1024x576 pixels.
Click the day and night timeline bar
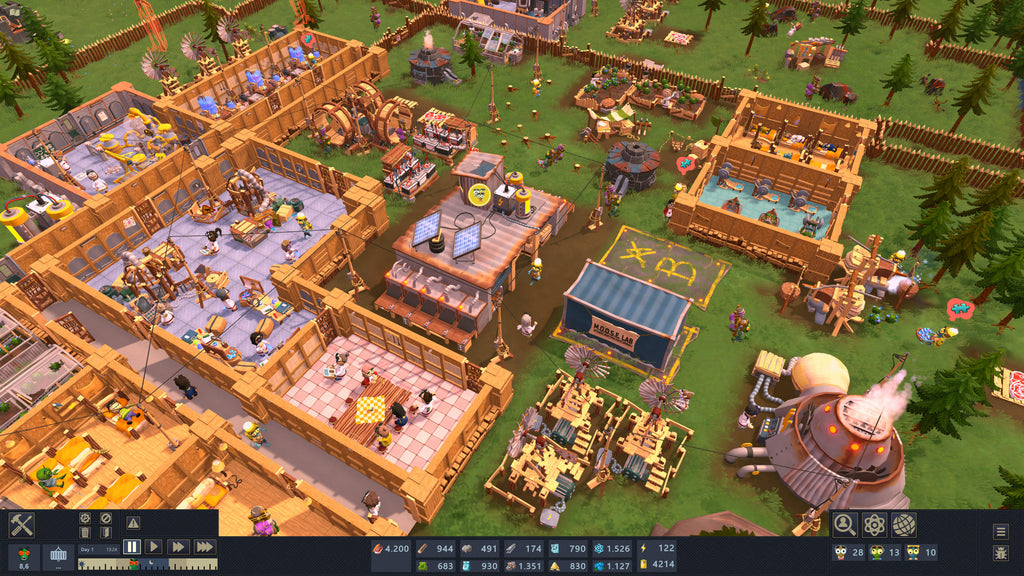click(147, 564)
